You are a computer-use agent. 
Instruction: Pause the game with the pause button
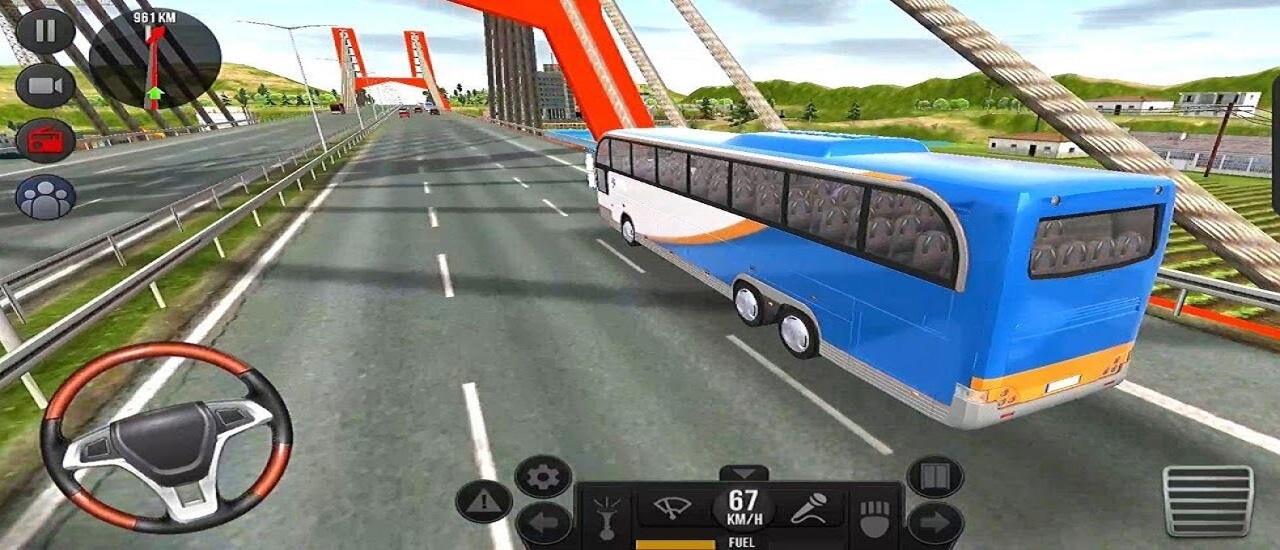coord(45,30)
